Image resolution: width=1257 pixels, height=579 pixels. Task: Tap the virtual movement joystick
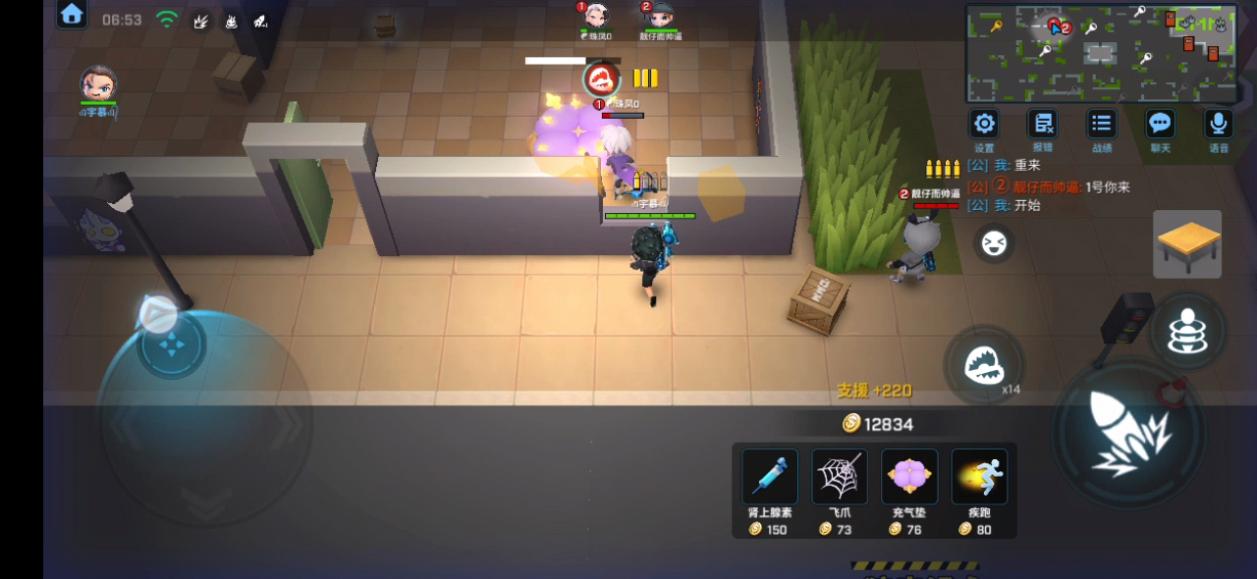(x=171, y=347)
